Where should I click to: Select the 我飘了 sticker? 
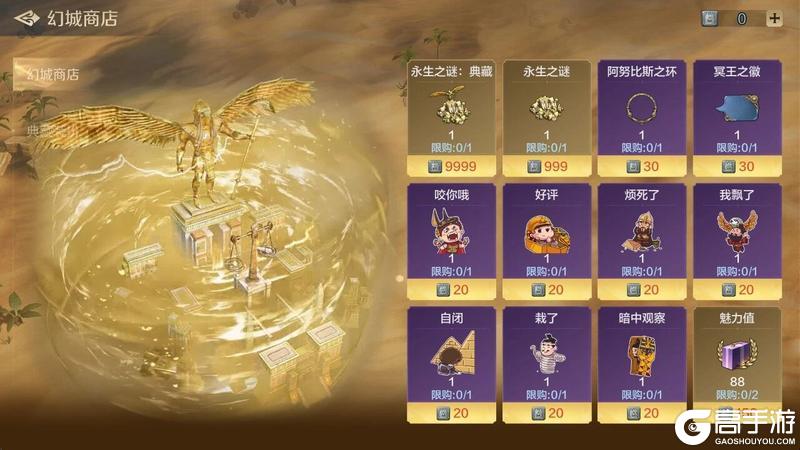(736, 235)
